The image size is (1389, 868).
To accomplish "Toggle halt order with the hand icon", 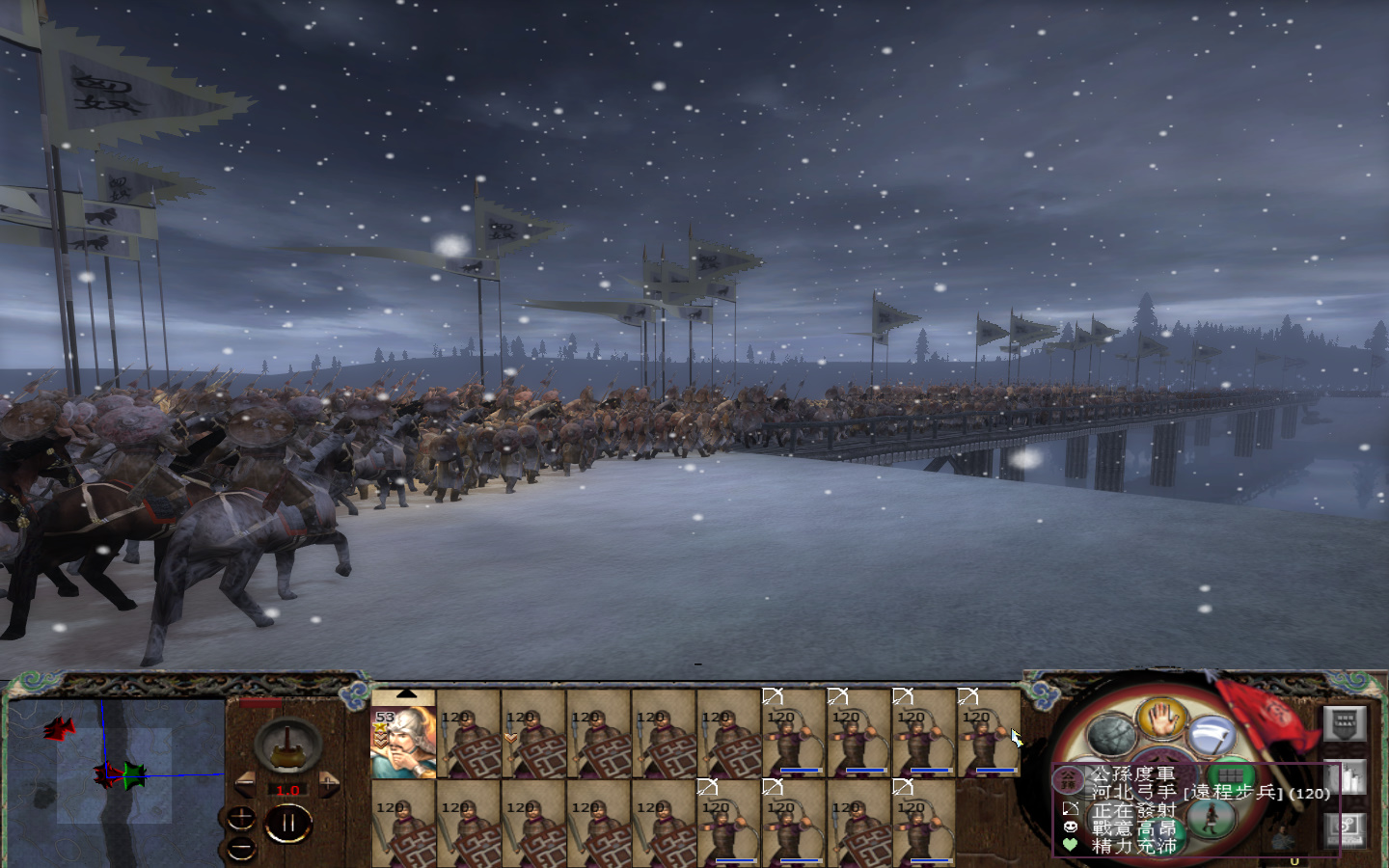I will (1161, 722).
